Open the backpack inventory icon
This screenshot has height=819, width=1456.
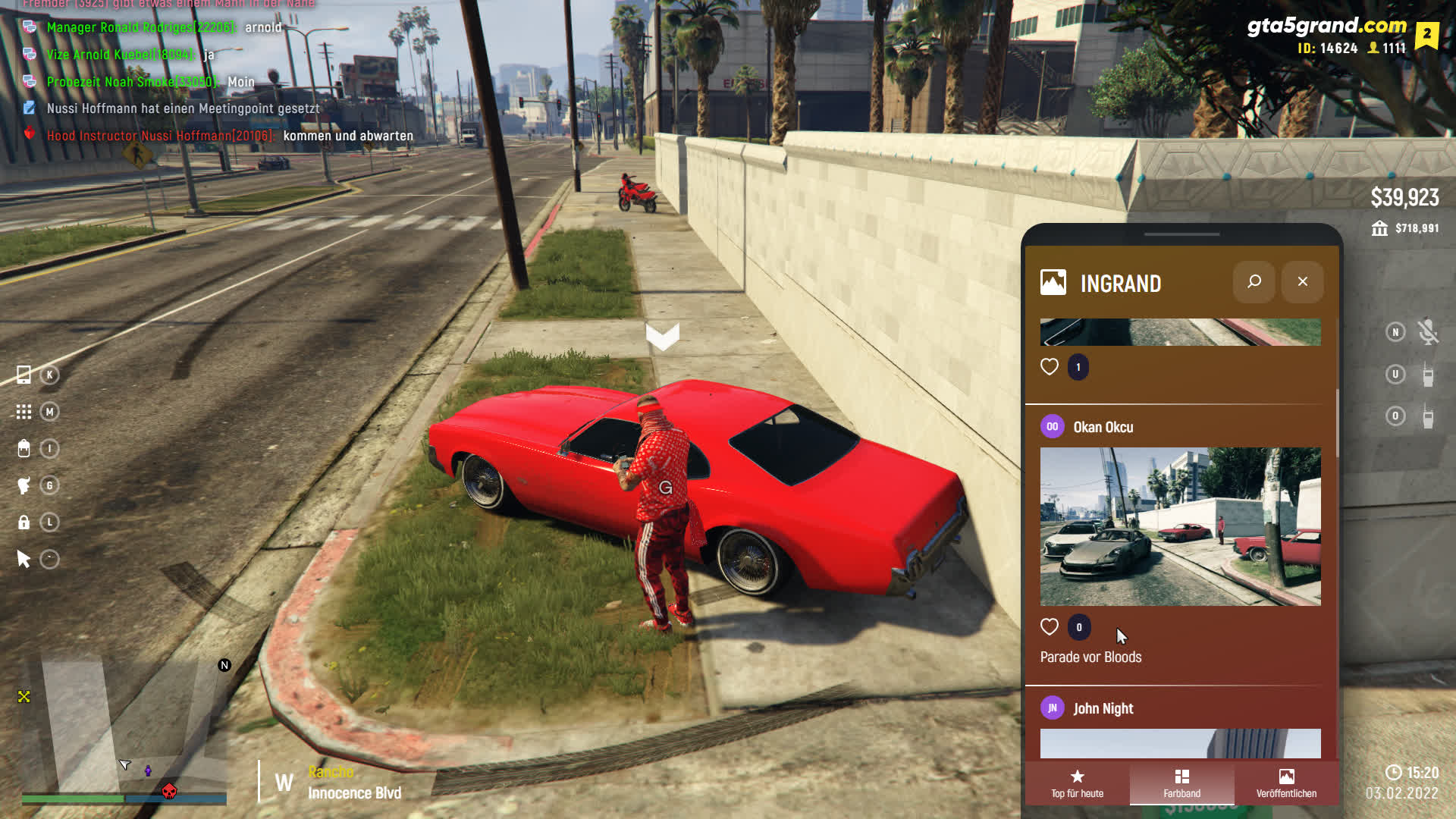point(24,449)
